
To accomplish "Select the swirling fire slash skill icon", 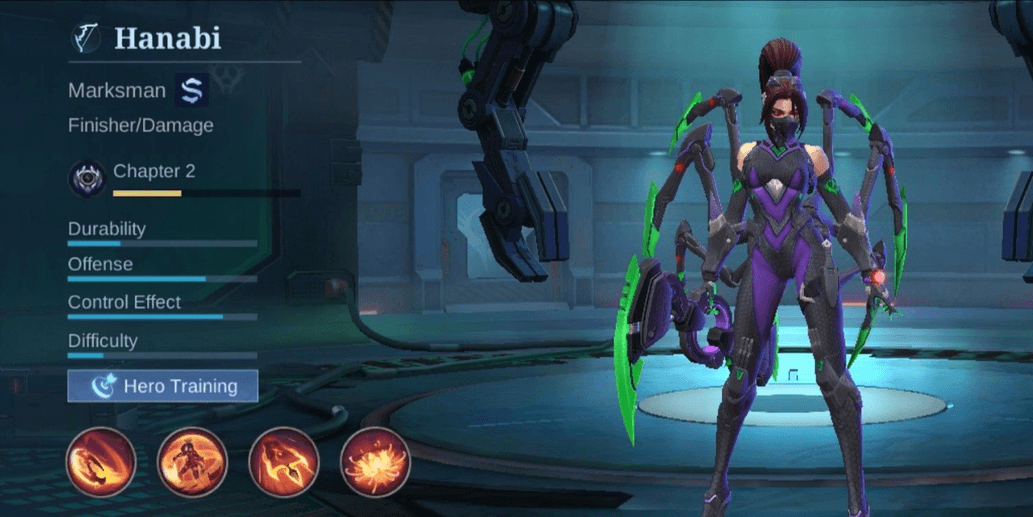I will [100, 461].
